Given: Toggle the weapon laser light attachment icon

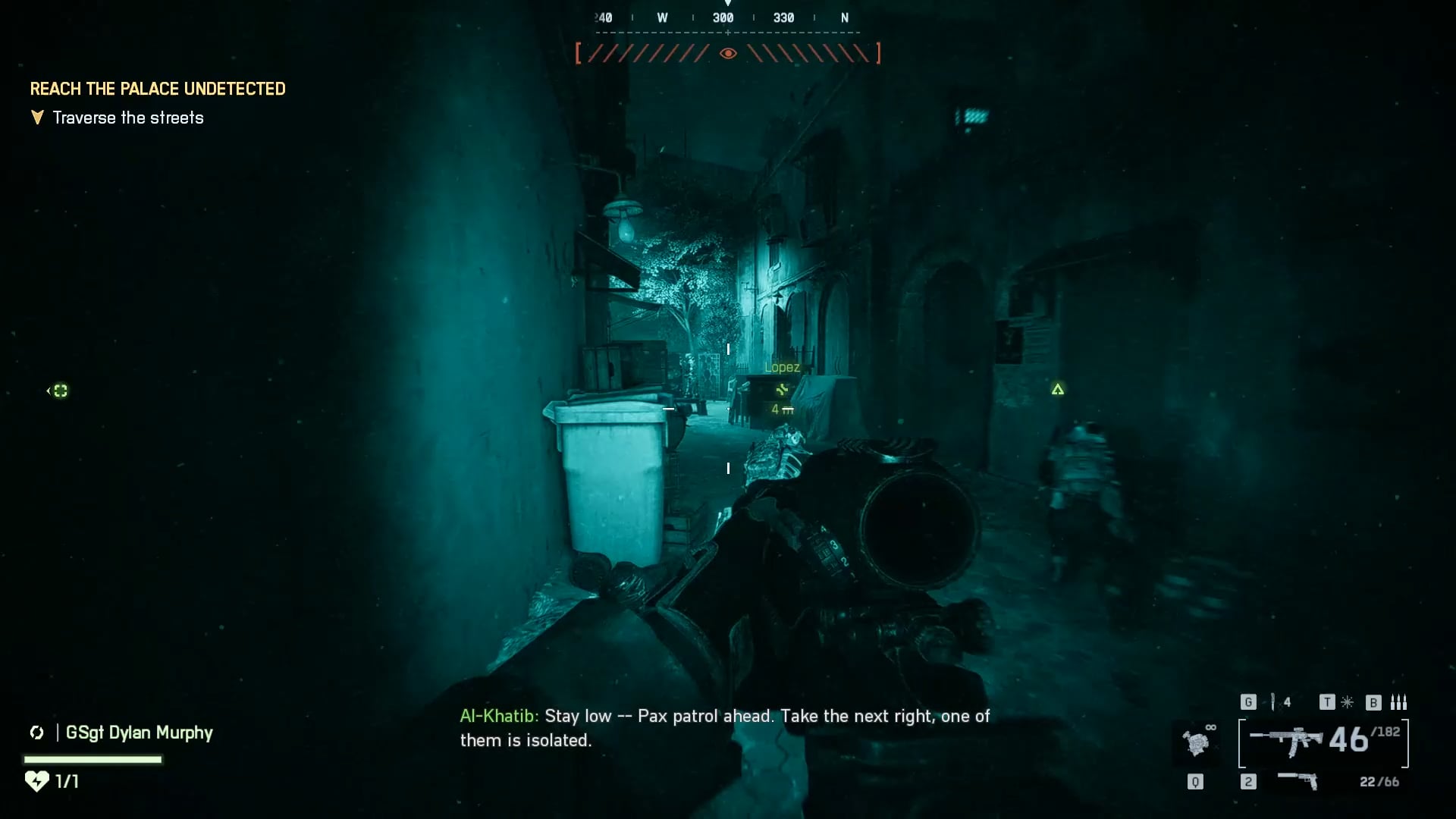Looking at the screenshot, I should tap(1348, 702).
